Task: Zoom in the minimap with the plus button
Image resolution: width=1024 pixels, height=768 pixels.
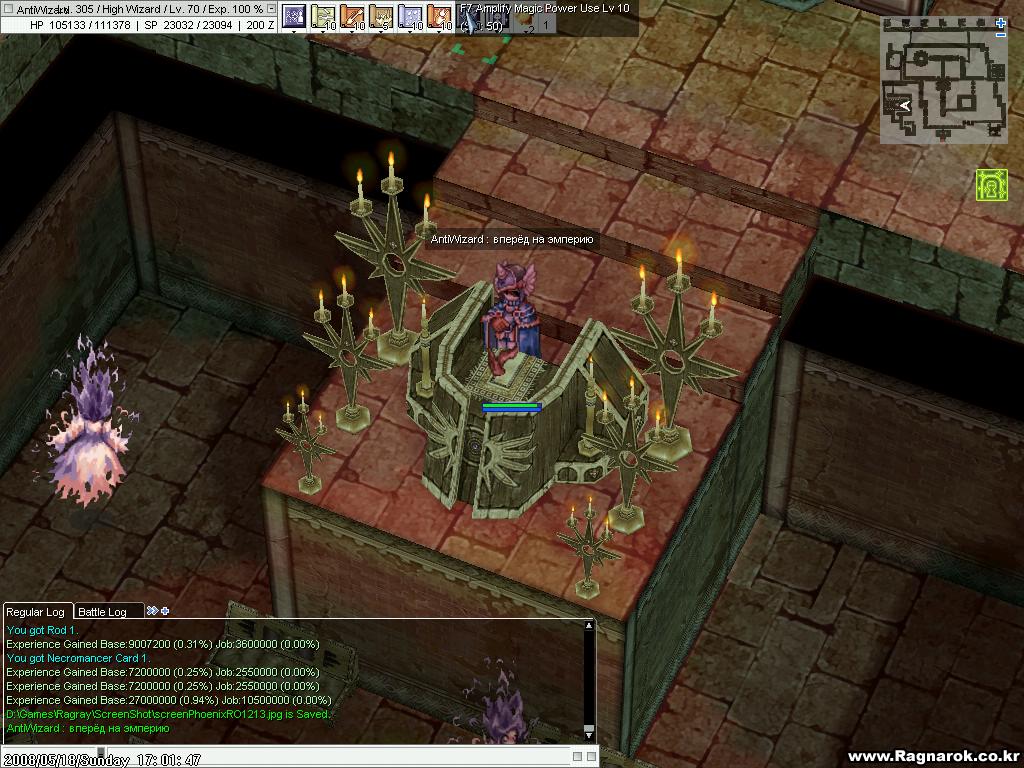Action: coord(1001,23)
